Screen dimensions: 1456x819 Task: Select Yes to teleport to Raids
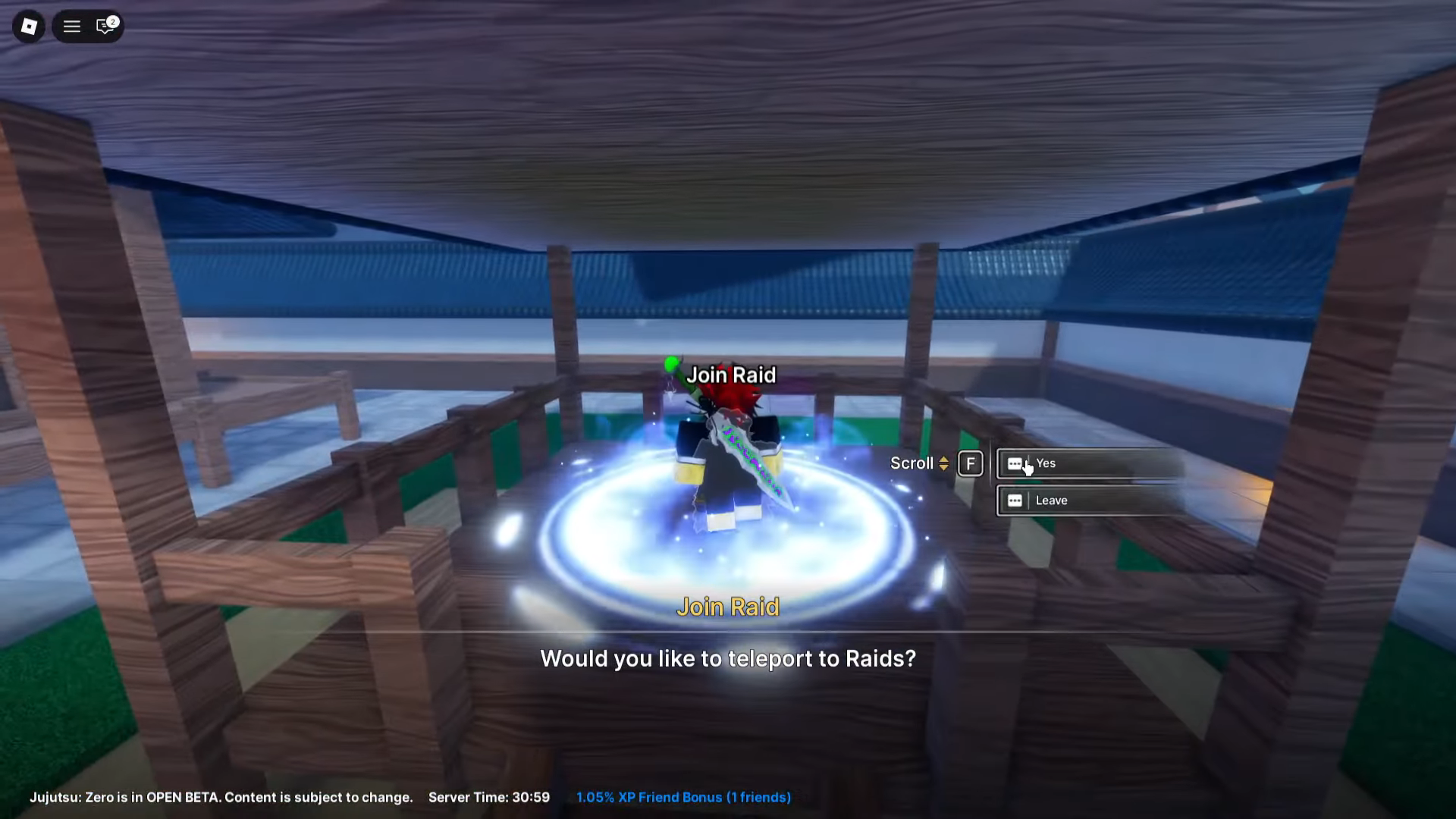pyautogui.click(x=1046, y=463)
